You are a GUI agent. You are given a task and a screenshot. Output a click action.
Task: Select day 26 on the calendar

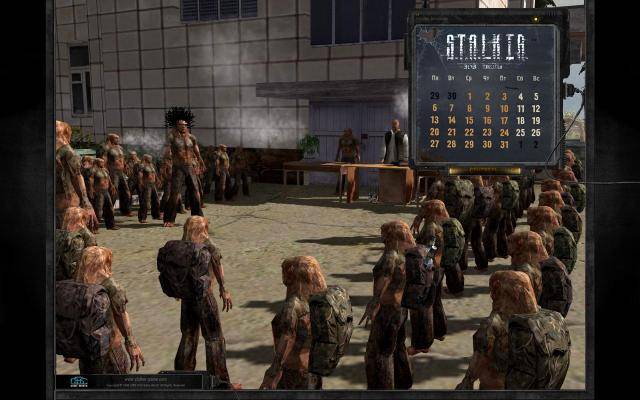(x=537, y=132)
